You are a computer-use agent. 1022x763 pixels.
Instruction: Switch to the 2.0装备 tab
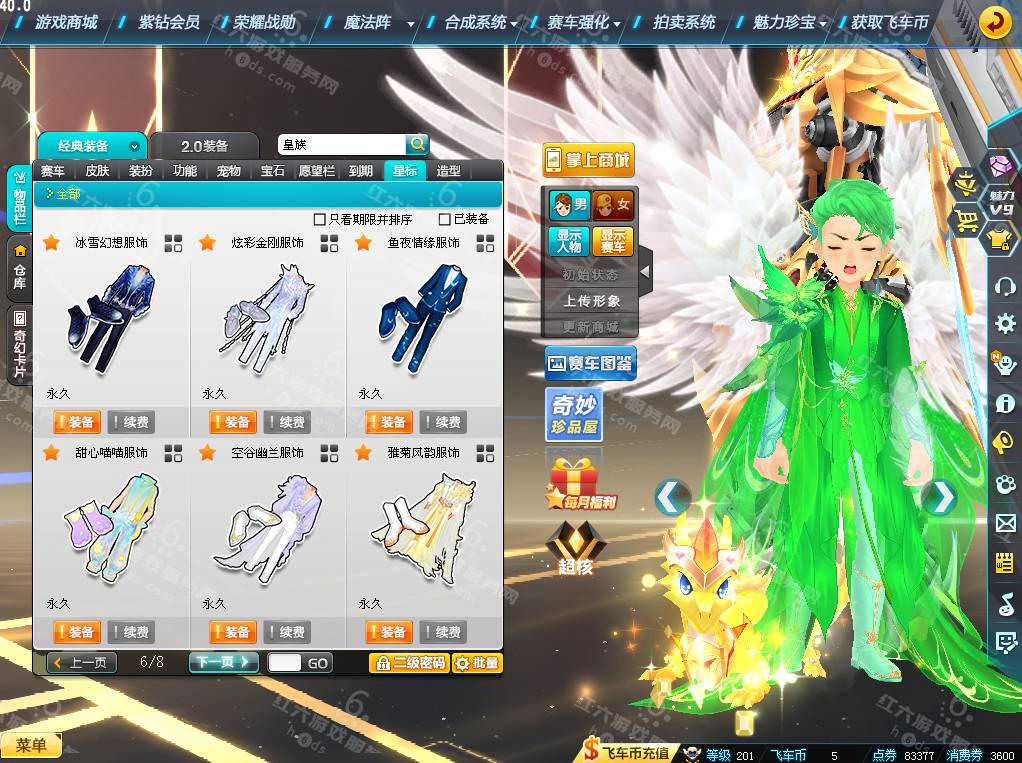[x=204, y=146]
